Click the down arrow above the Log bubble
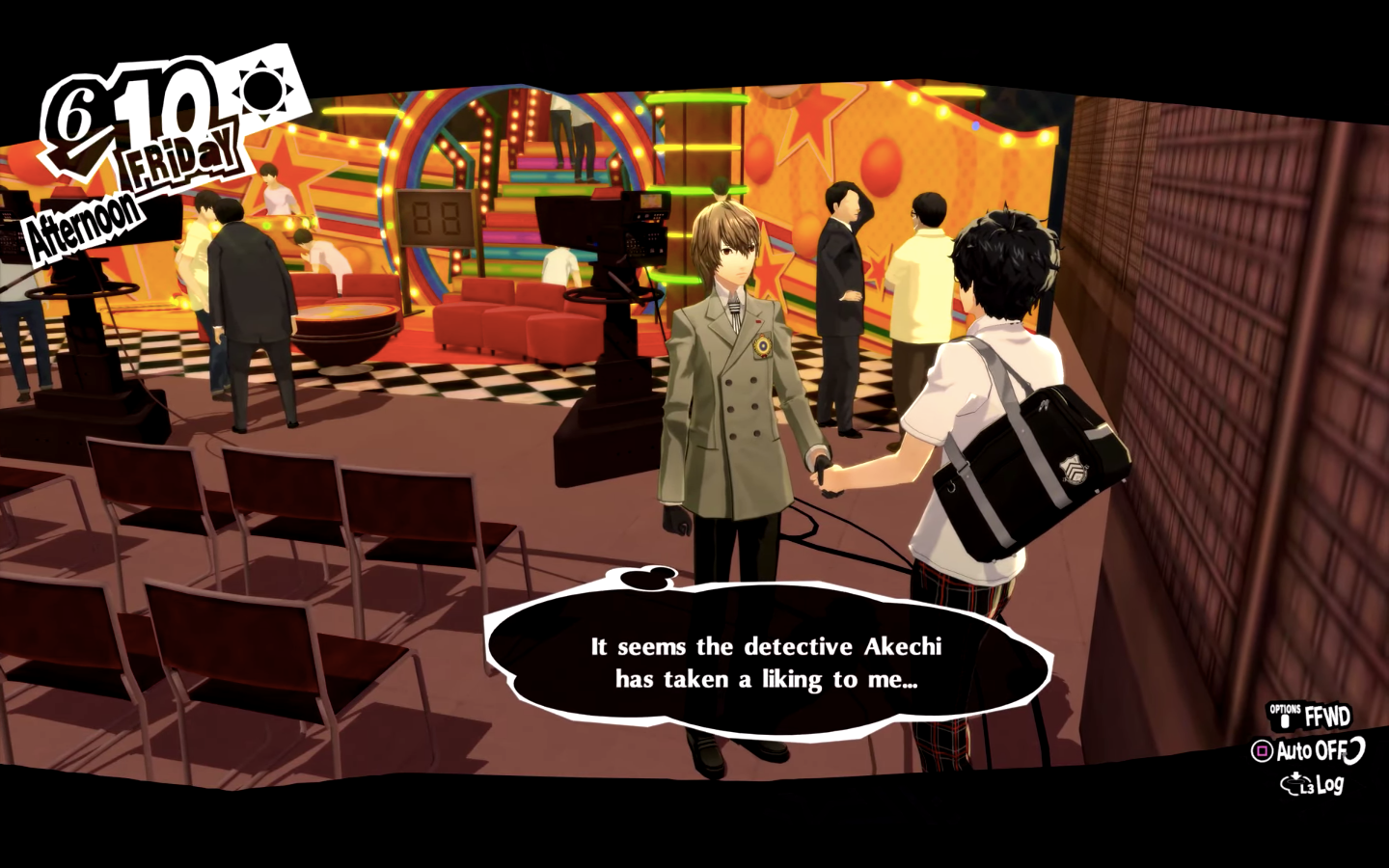This screenshot has height=868, width=1389. tap(1295, 774)
